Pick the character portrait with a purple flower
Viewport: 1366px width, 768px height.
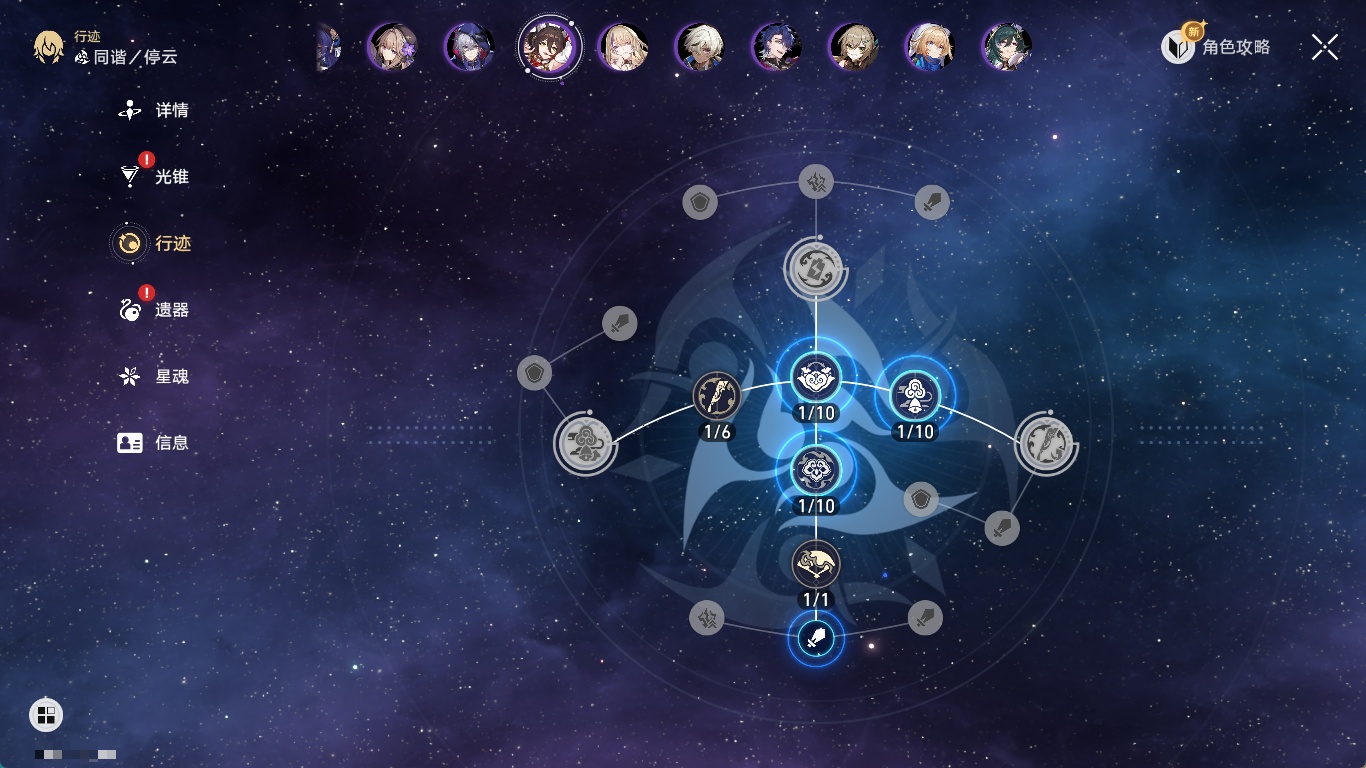pos(391,47)
